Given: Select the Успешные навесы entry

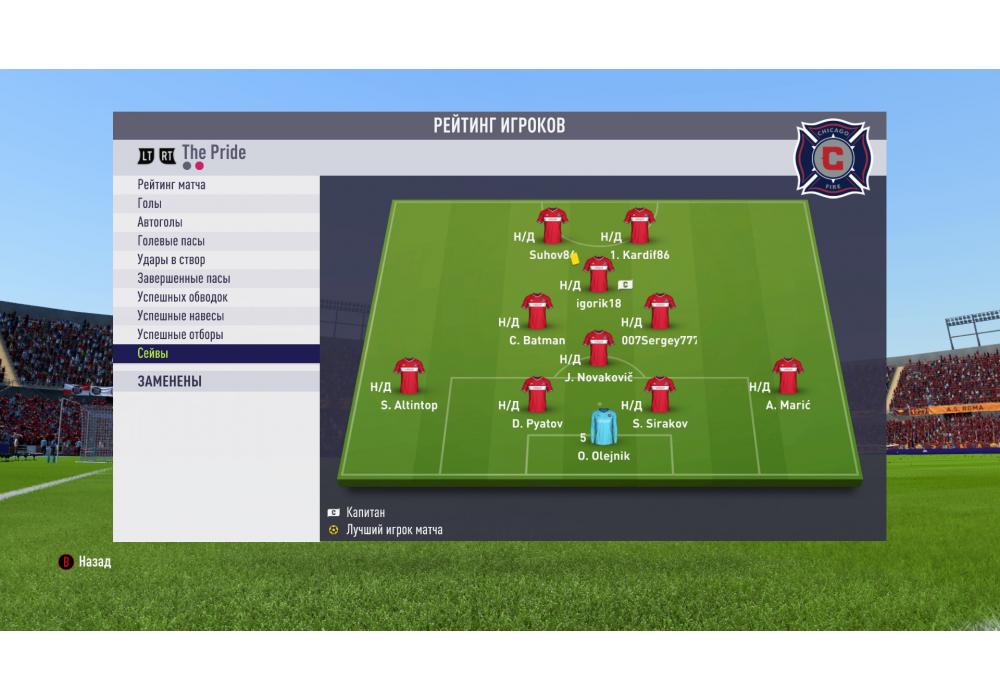Looking at the screenshot, I should [216, 316].
